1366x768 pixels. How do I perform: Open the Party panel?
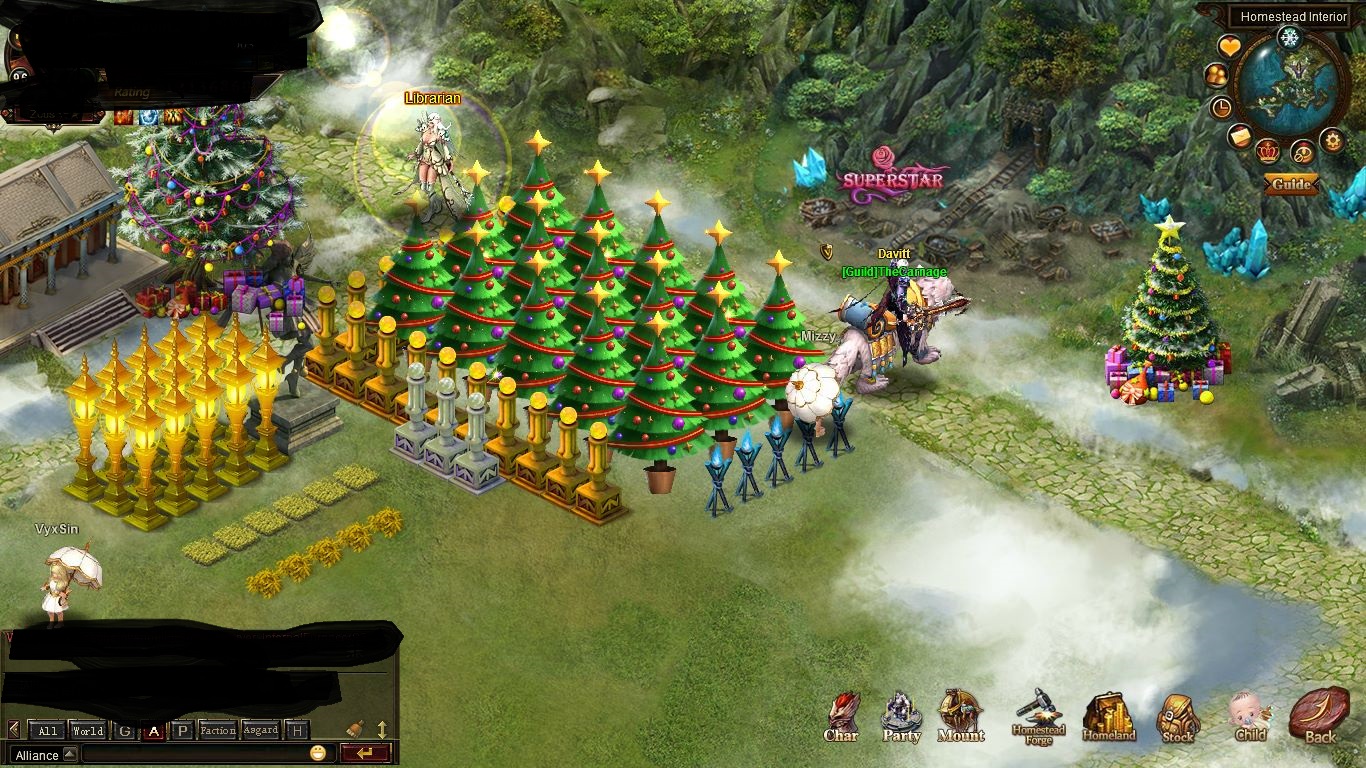(x=901, y=716)
